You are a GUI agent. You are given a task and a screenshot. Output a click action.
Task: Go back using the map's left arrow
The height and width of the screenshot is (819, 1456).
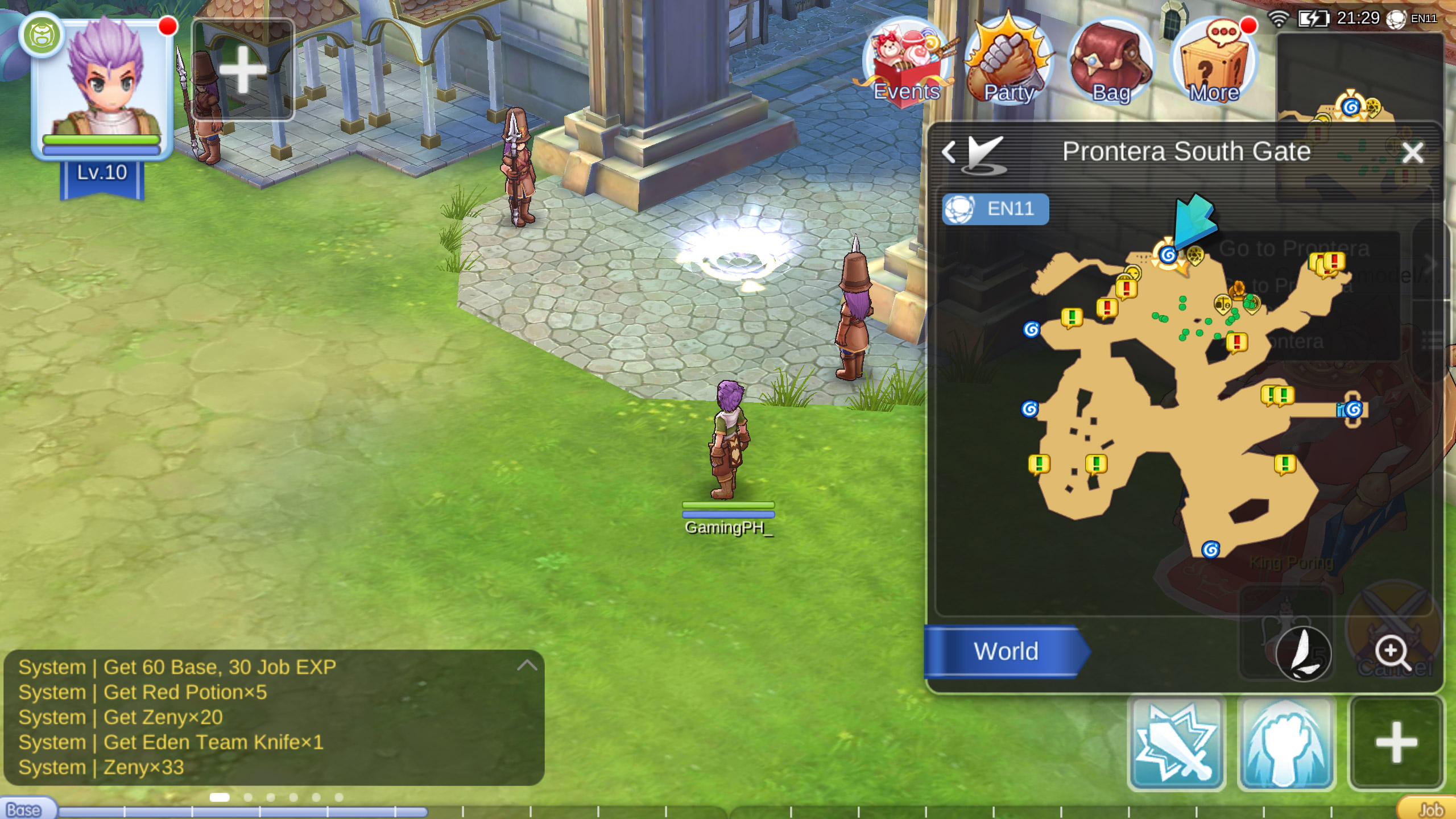point(949,152)
